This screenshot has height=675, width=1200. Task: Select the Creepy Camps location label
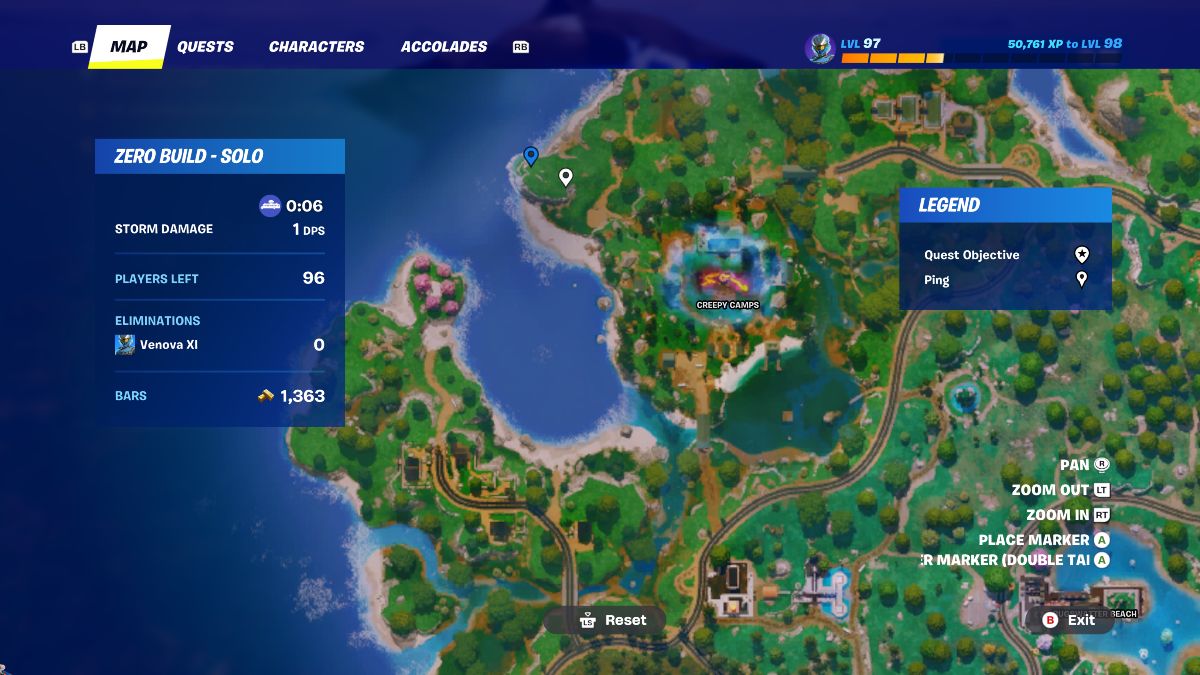tap(727, 304)
